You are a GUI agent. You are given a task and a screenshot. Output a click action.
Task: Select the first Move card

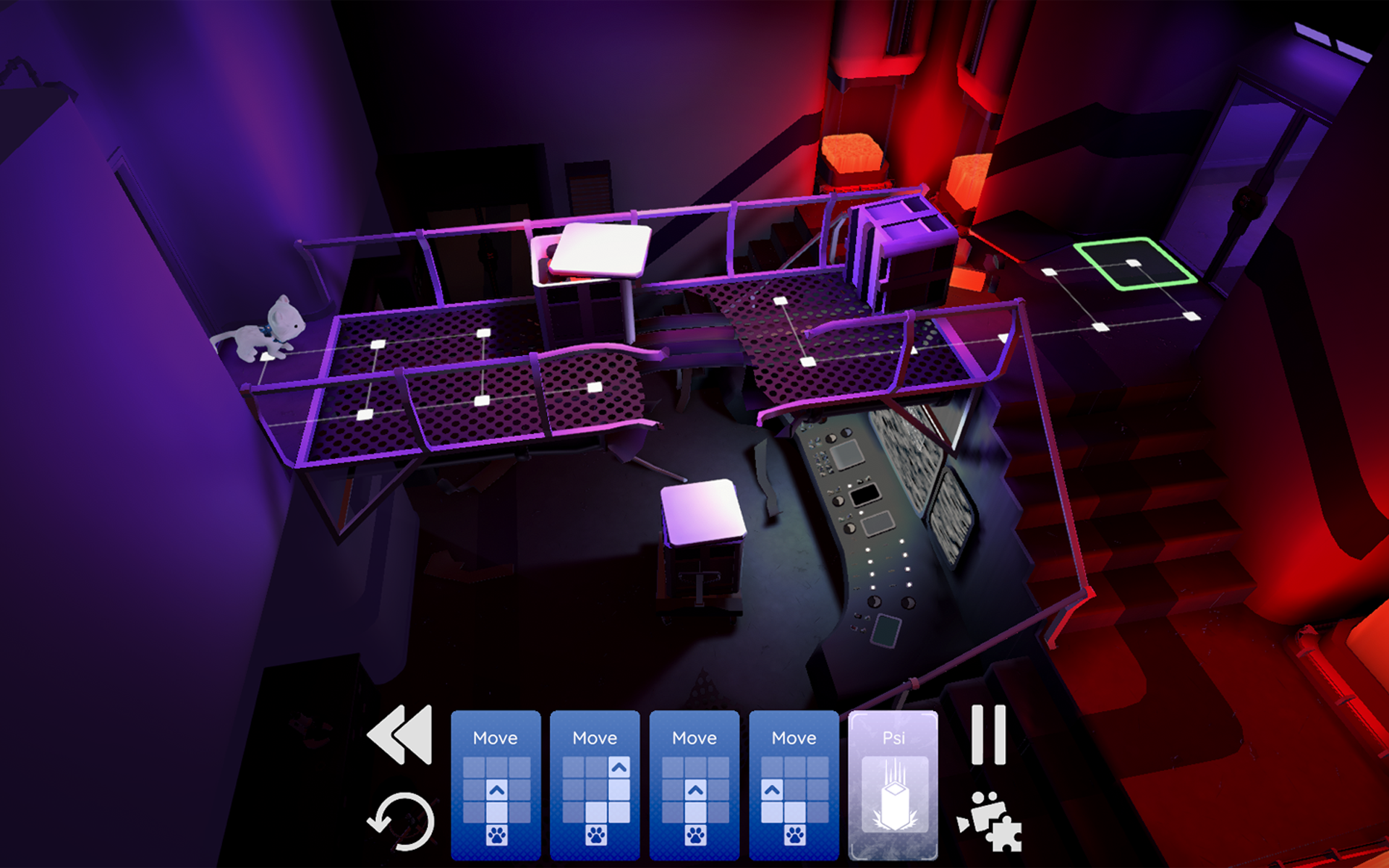496,785
